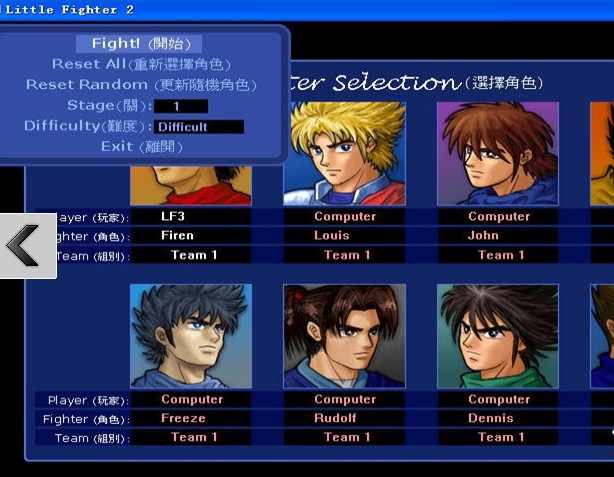Choose Freeze's character portrait
The image size is (614, 477).
coord(191,335)
